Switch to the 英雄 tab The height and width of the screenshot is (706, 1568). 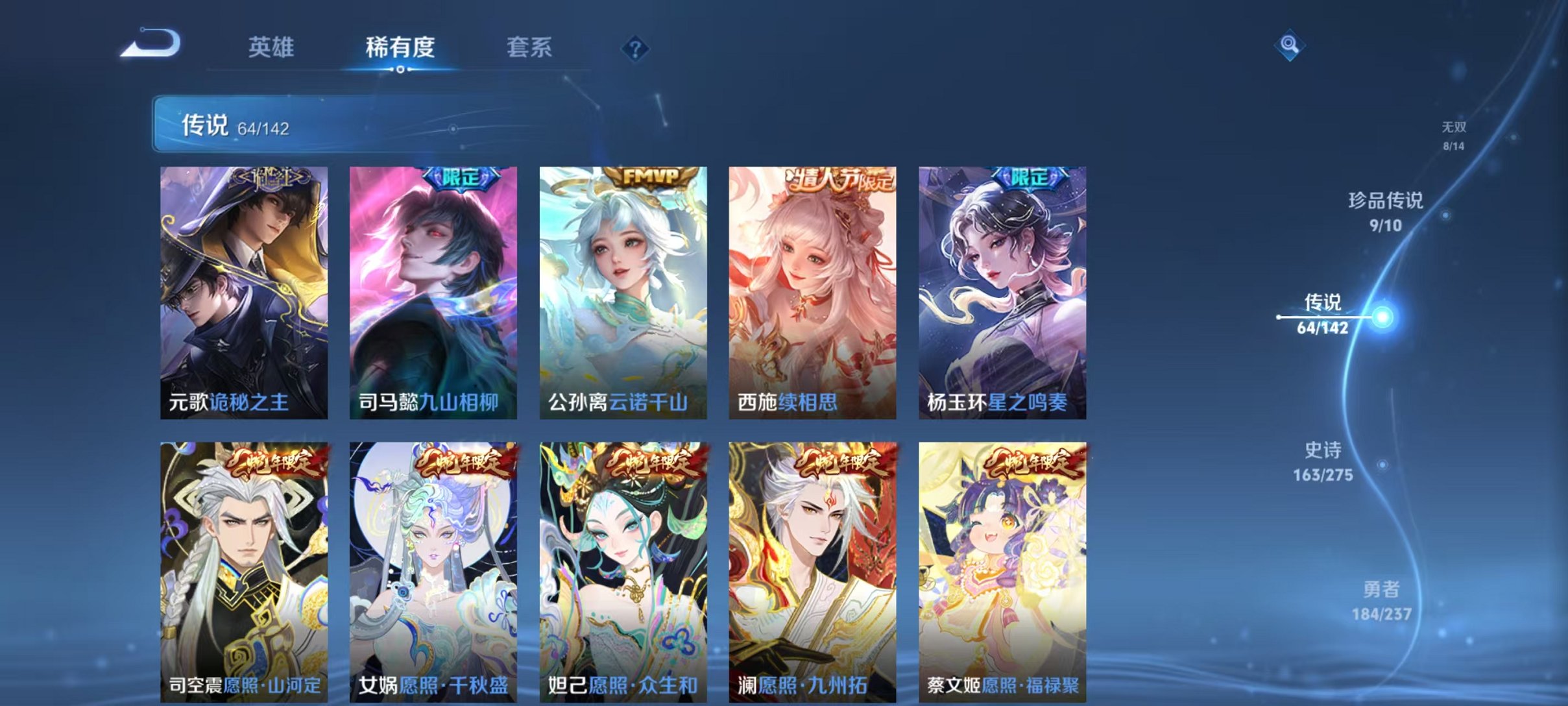(x=273, y=47)
